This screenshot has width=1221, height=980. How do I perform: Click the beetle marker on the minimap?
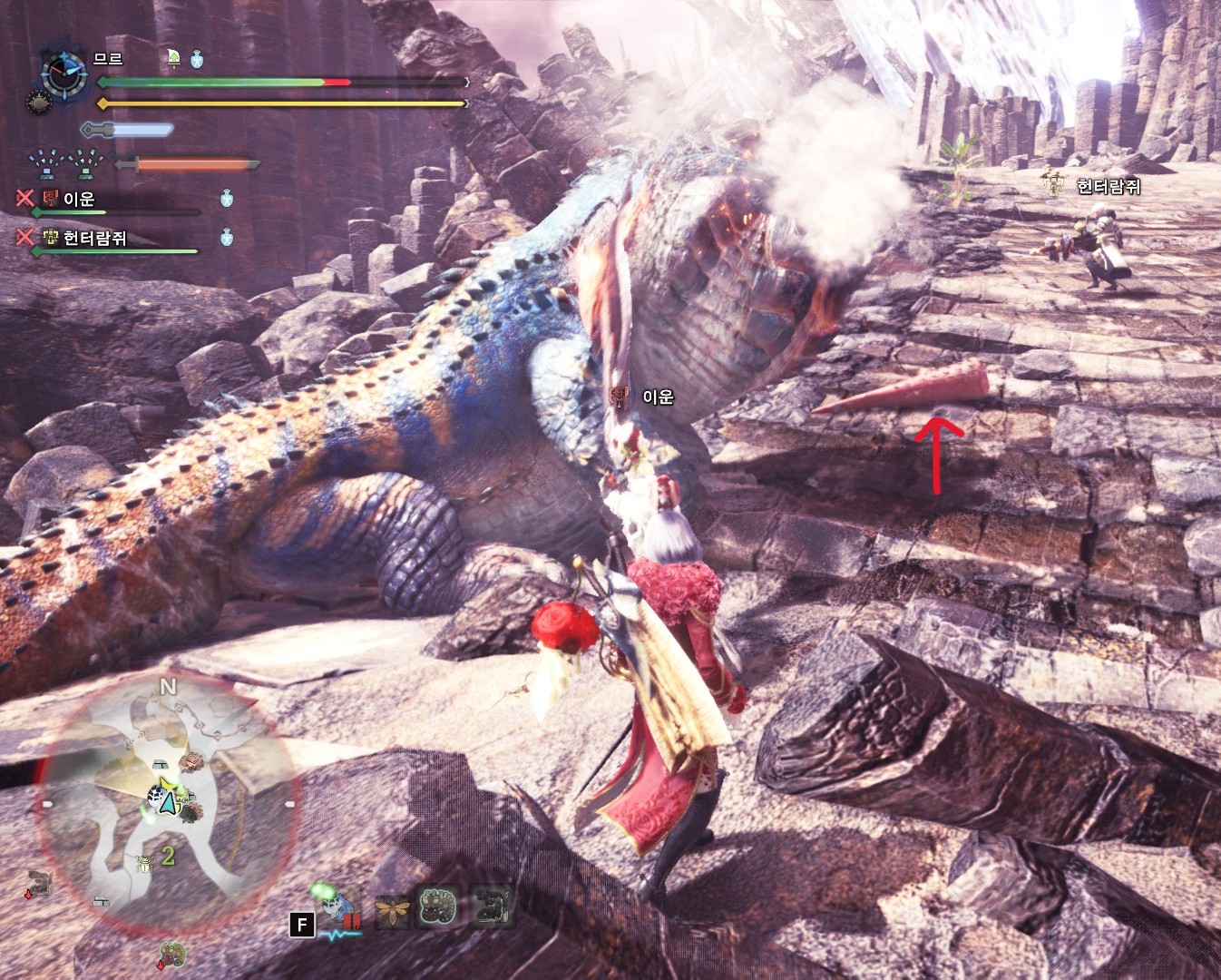(143, 863)
